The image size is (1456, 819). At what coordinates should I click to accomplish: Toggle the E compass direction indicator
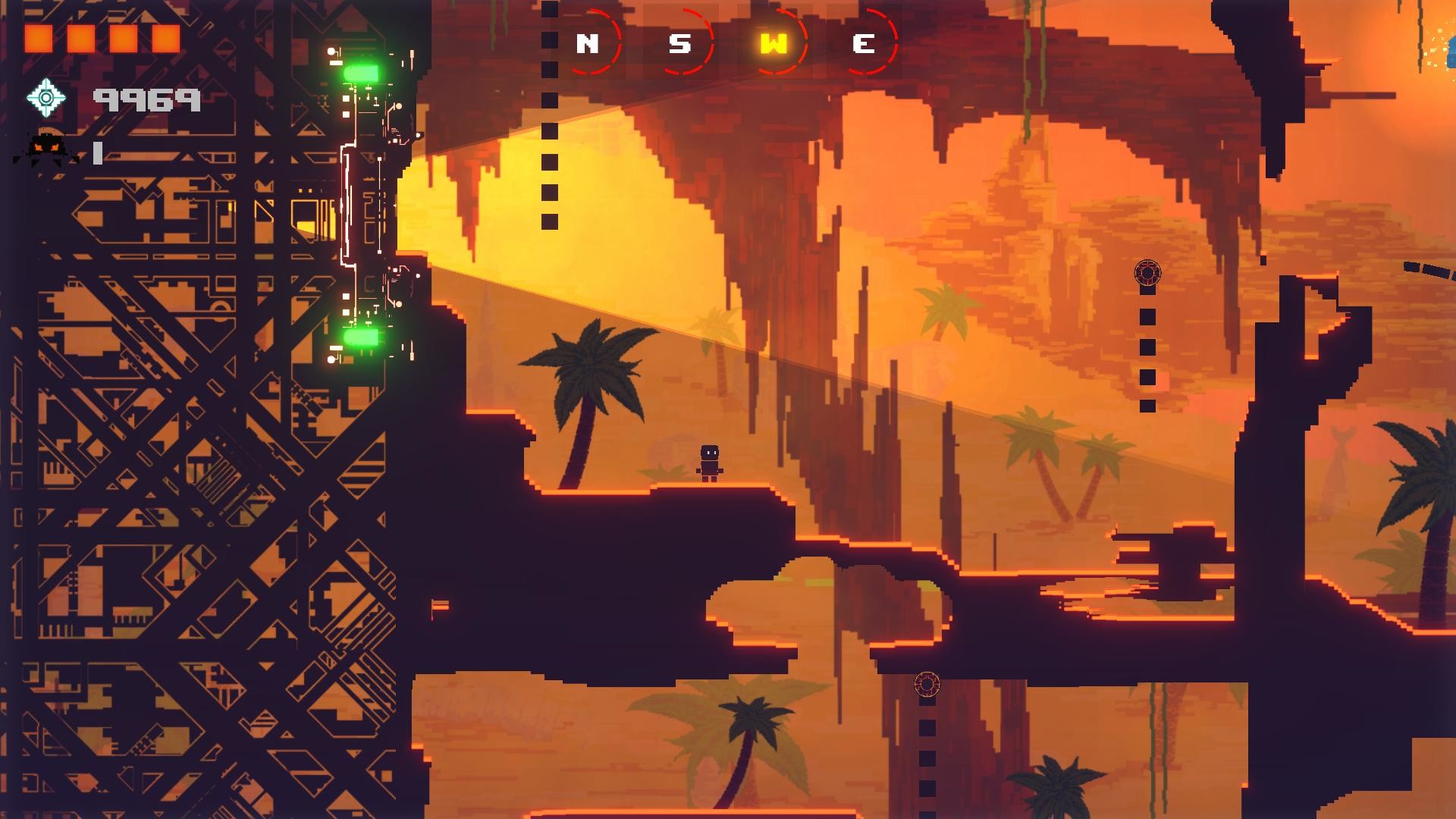pyautogui.click(x=863, y=44)
